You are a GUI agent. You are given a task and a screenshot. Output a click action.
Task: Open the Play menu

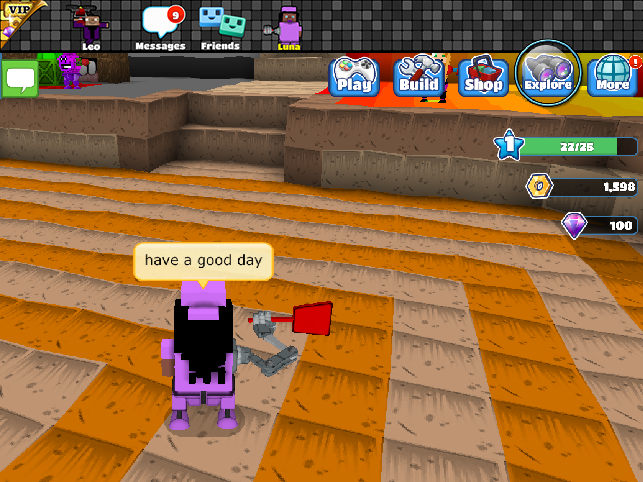(353, 75)
